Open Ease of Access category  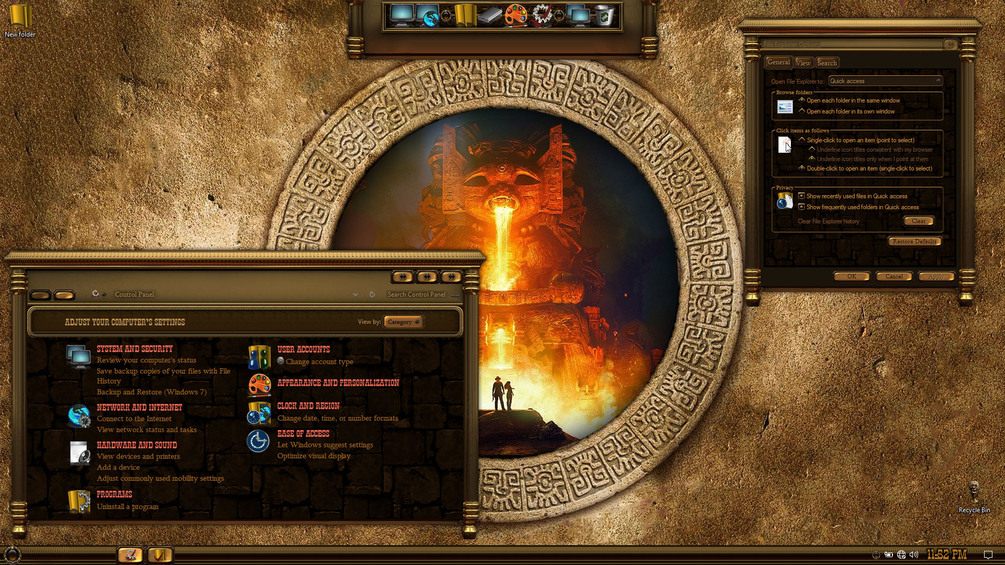click(x=303, y=434)
